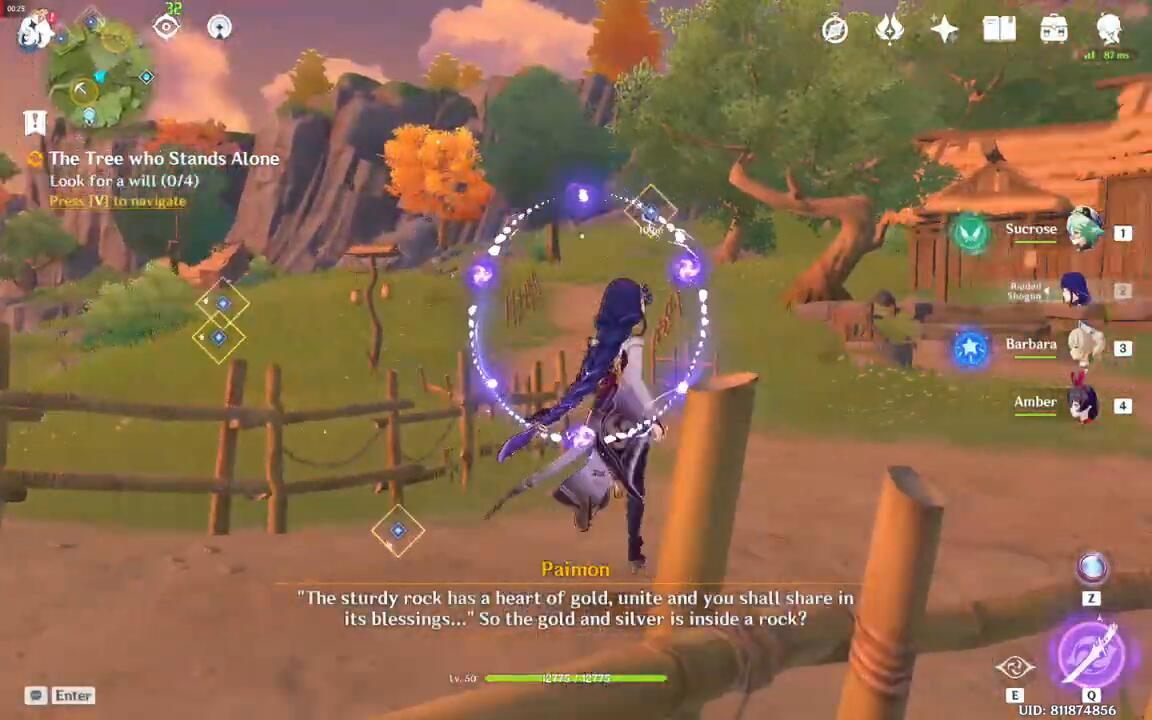
Task: Open the backpack inventory
Action: [x=1053, y=29]
